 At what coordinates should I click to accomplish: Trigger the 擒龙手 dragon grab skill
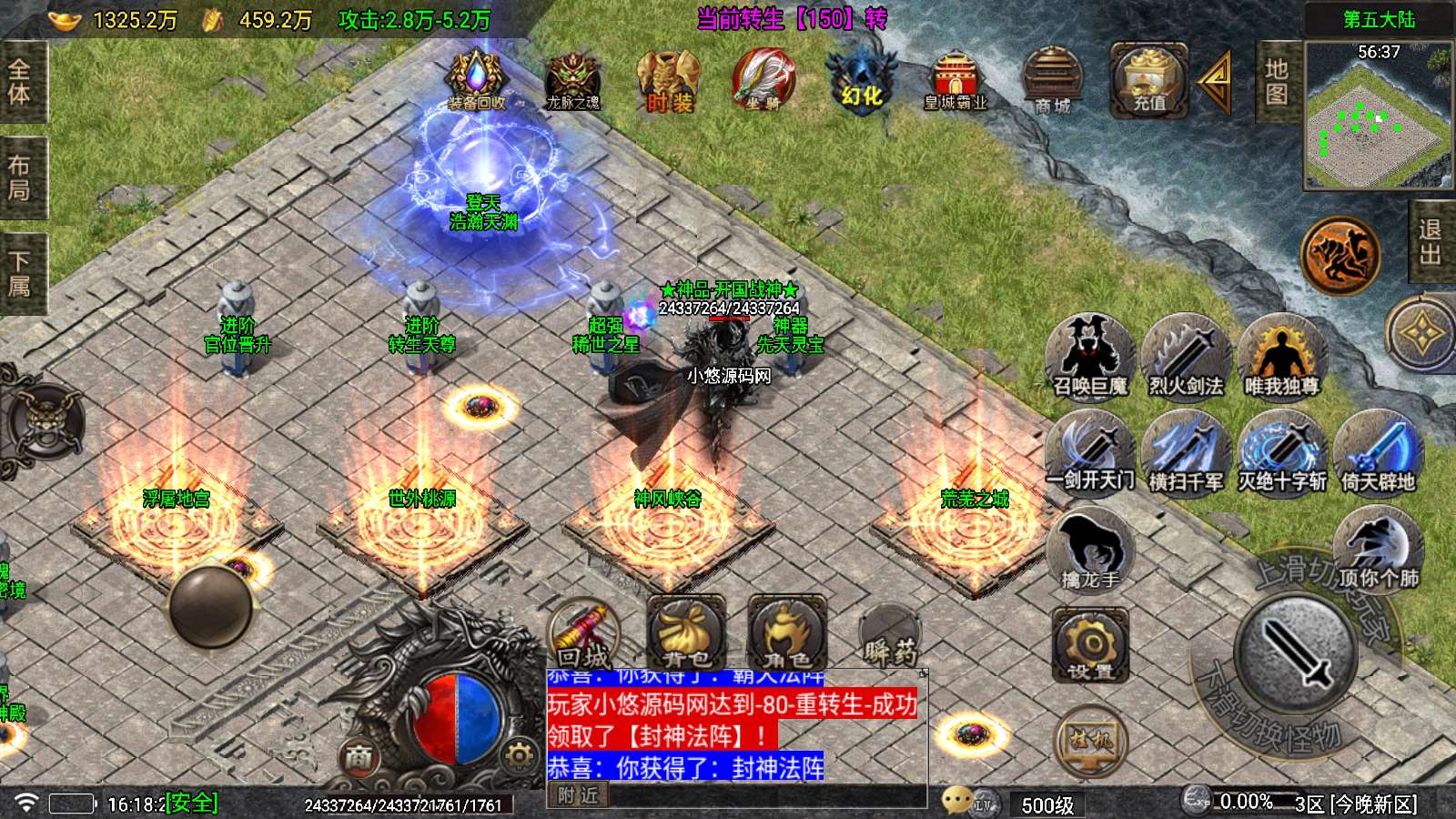point(1090,550)
